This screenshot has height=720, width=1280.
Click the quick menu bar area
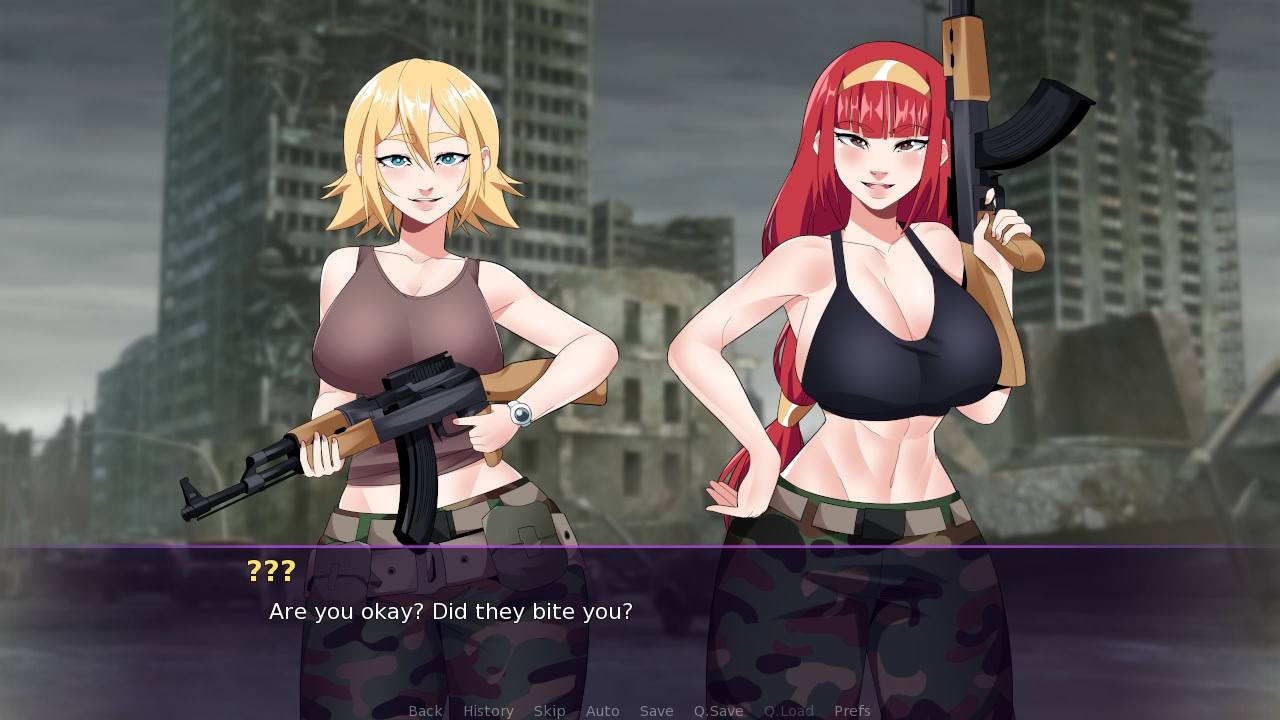640,710
